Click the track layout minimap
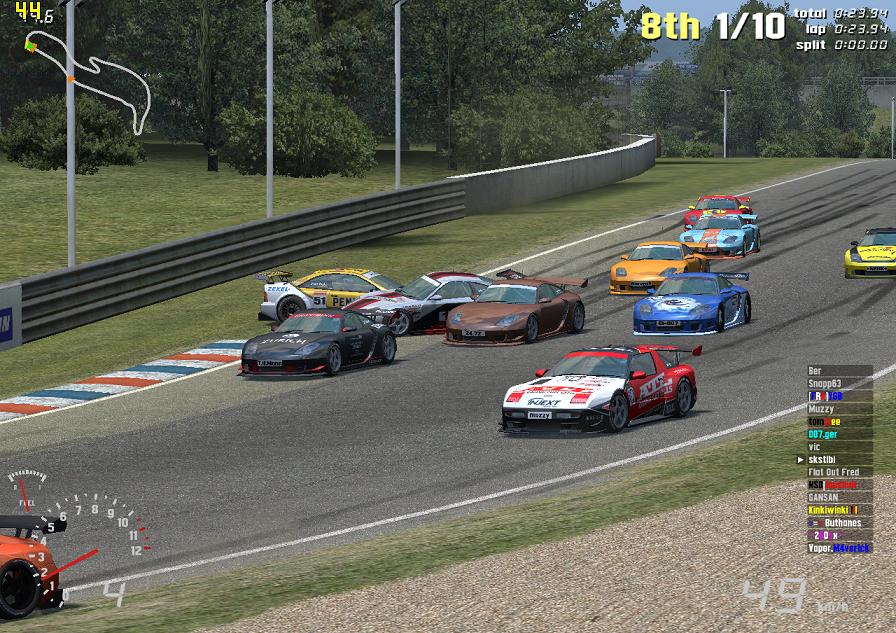The height and width of the screenshot is (633, 896). 90,80
